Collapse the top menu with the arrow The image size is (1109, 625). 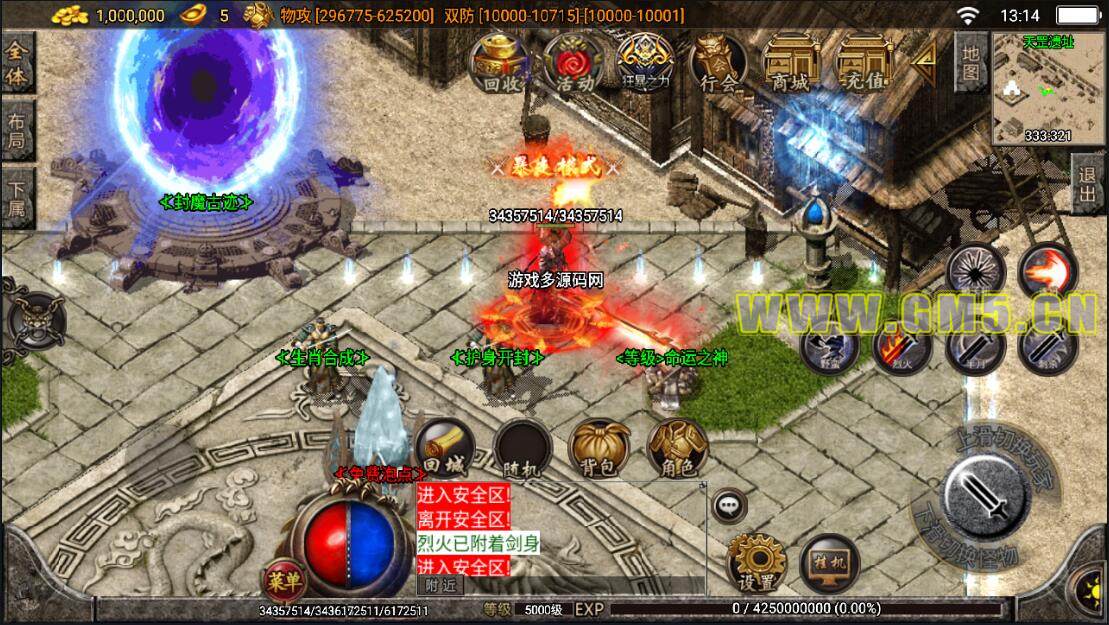pyautogui.click(x=926, y=62)
